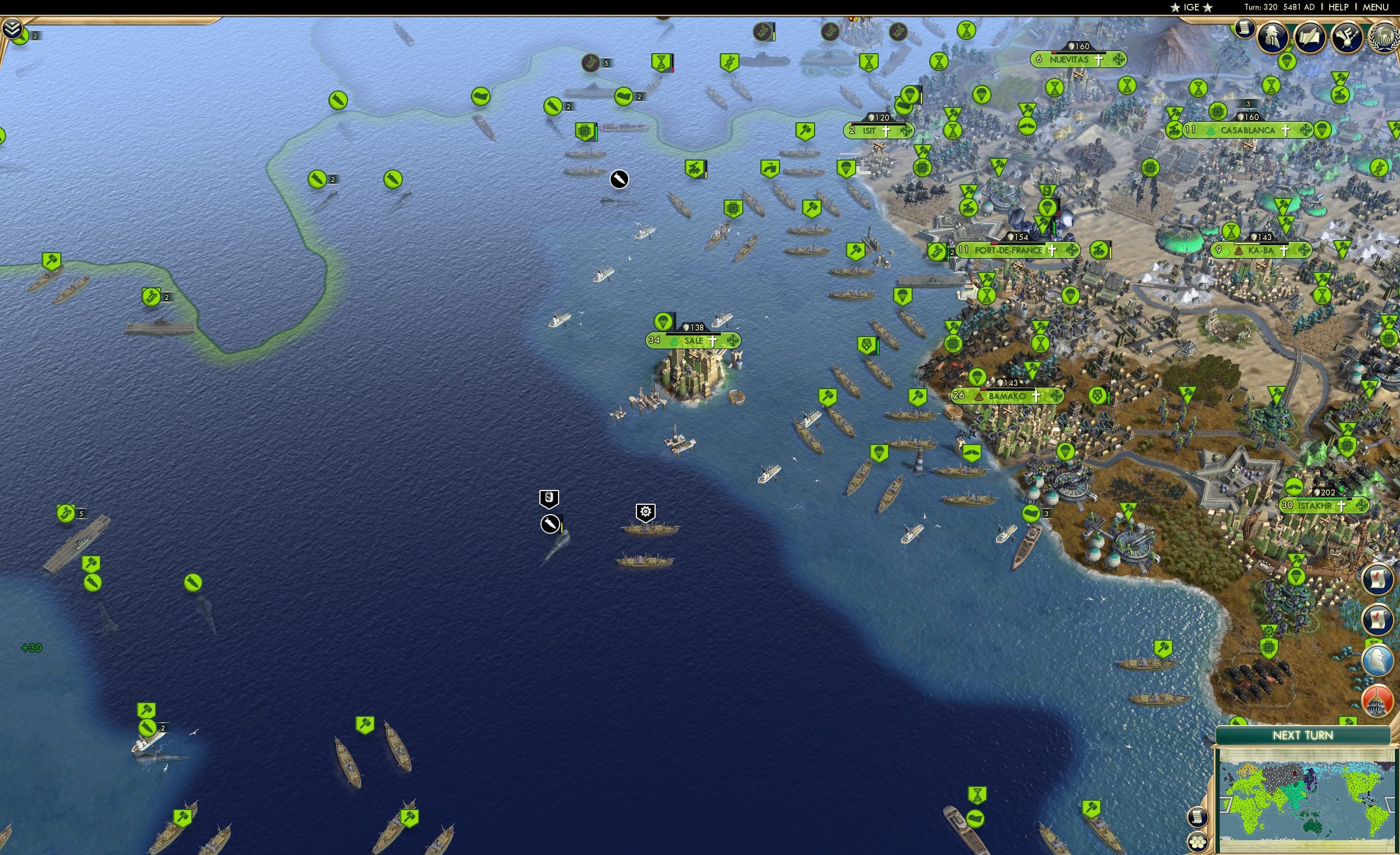Open the HELP screen
Viewport: 1400px width, 855px height.
pos(1338,7)
